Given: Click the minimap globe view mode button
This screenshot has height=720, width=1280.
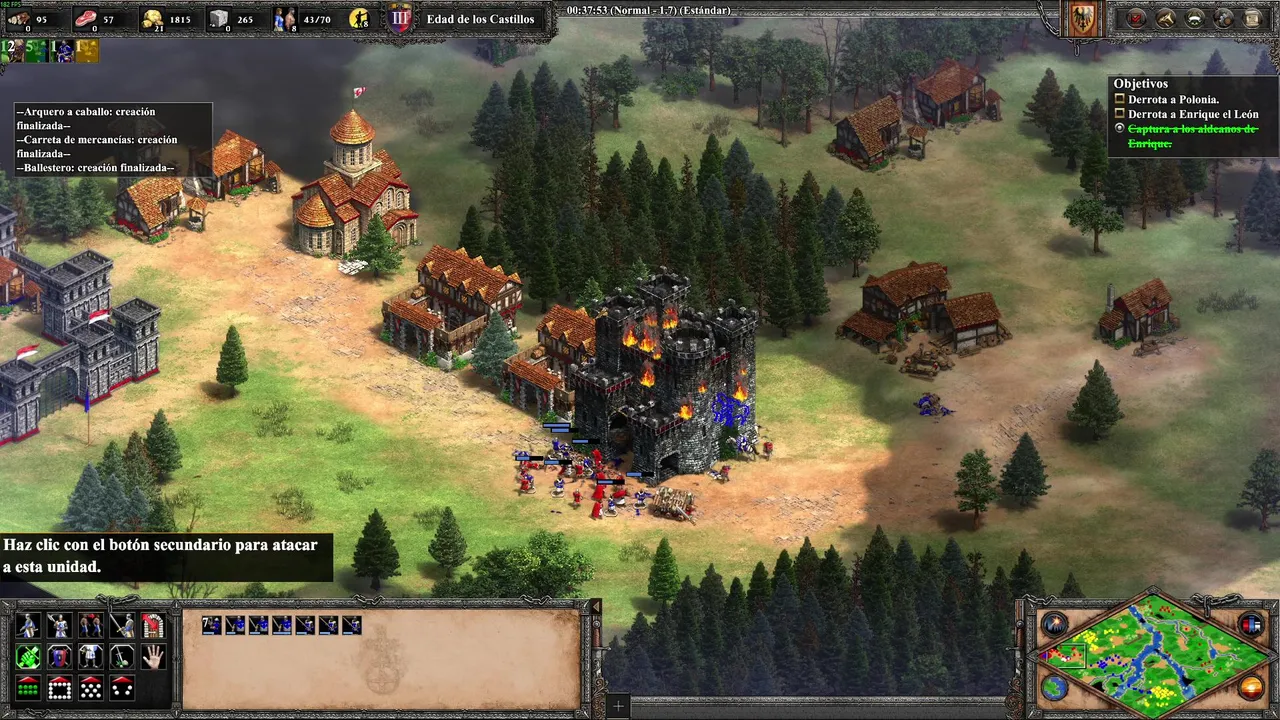Looking at the screenshot, I should click(x=1054, y=687).
